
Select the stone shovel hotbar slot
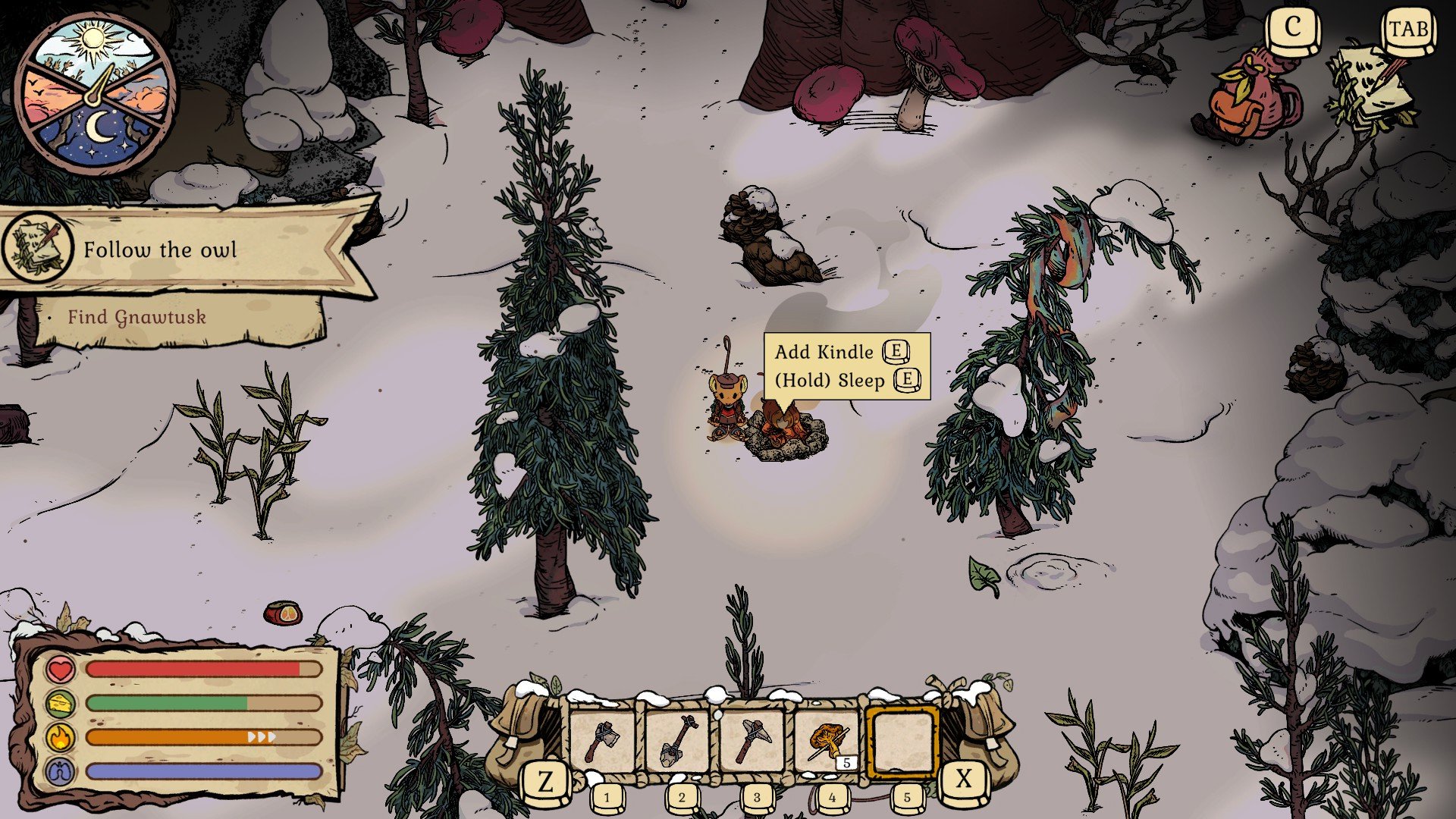(x=678, y=741)
